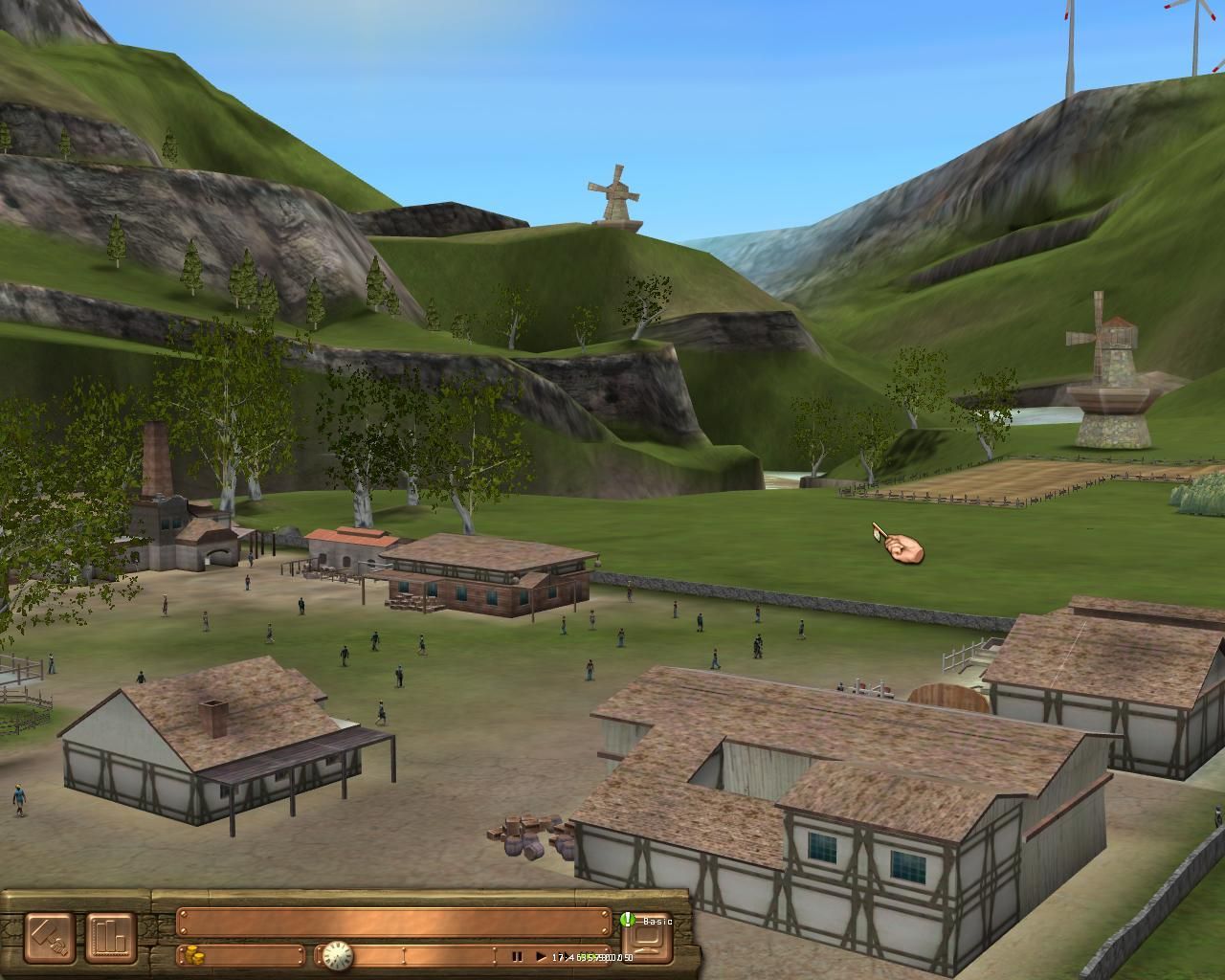This screenshot has height=980, width=1225.
Task: Pause the game simulation
Action: coord(517,956)
